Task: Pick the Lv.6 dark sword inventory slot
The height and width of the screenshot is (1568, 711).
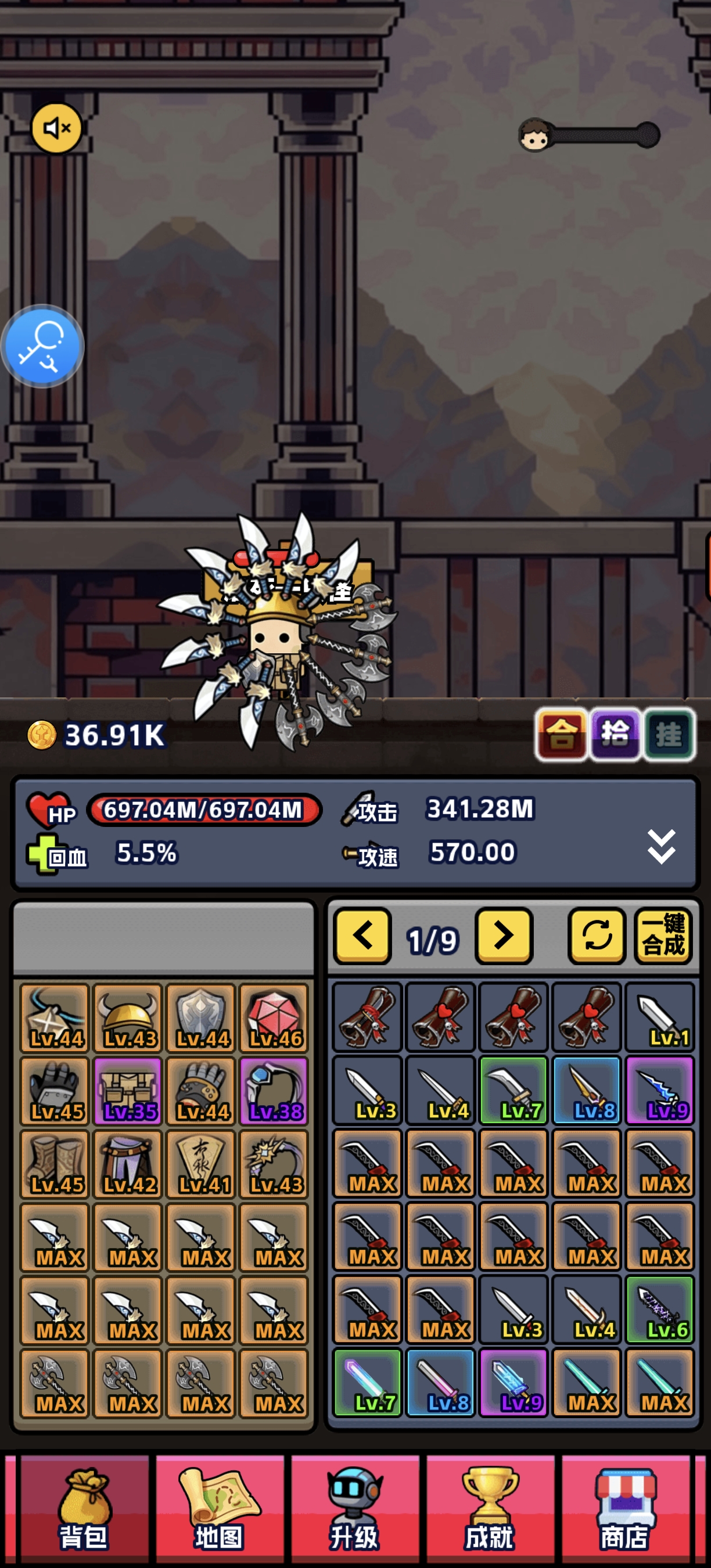Action: (660, 1310)
